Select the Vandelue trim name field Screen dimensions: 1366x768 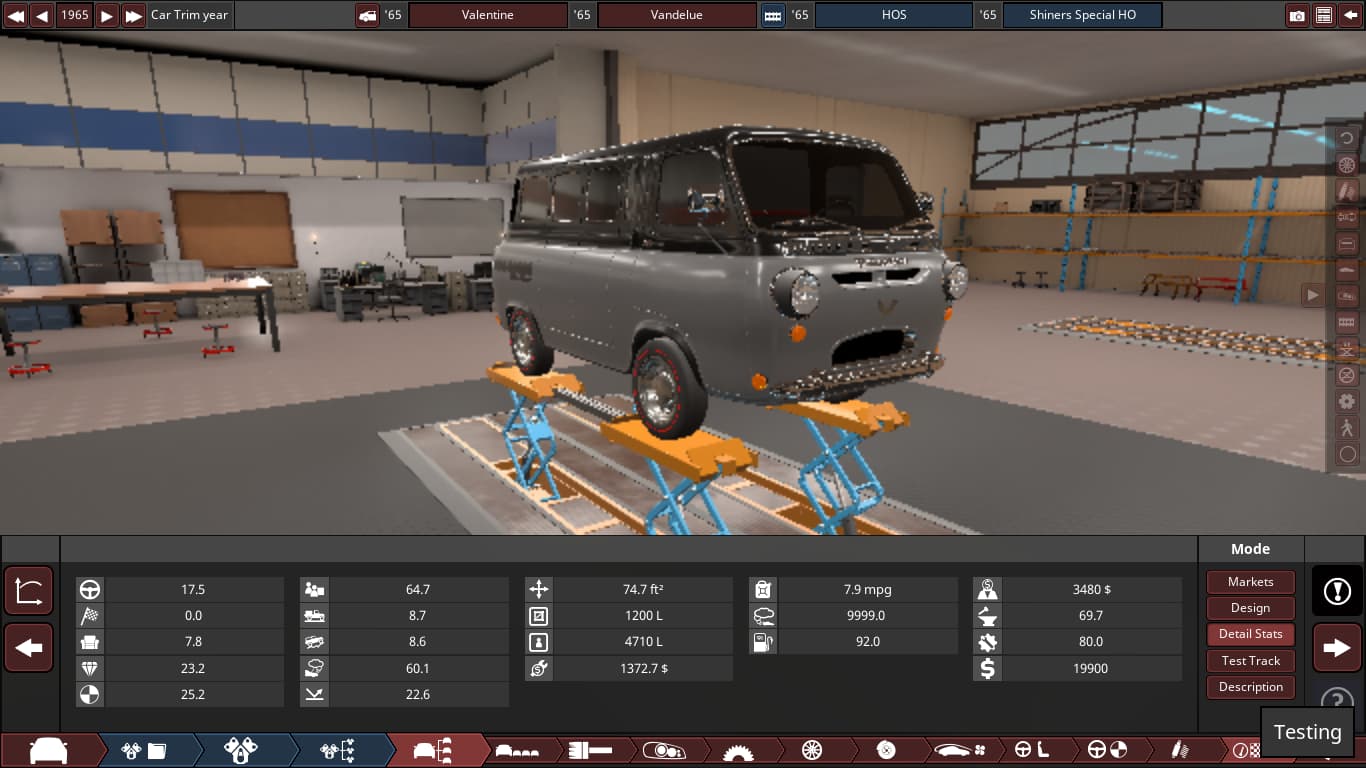676,15
